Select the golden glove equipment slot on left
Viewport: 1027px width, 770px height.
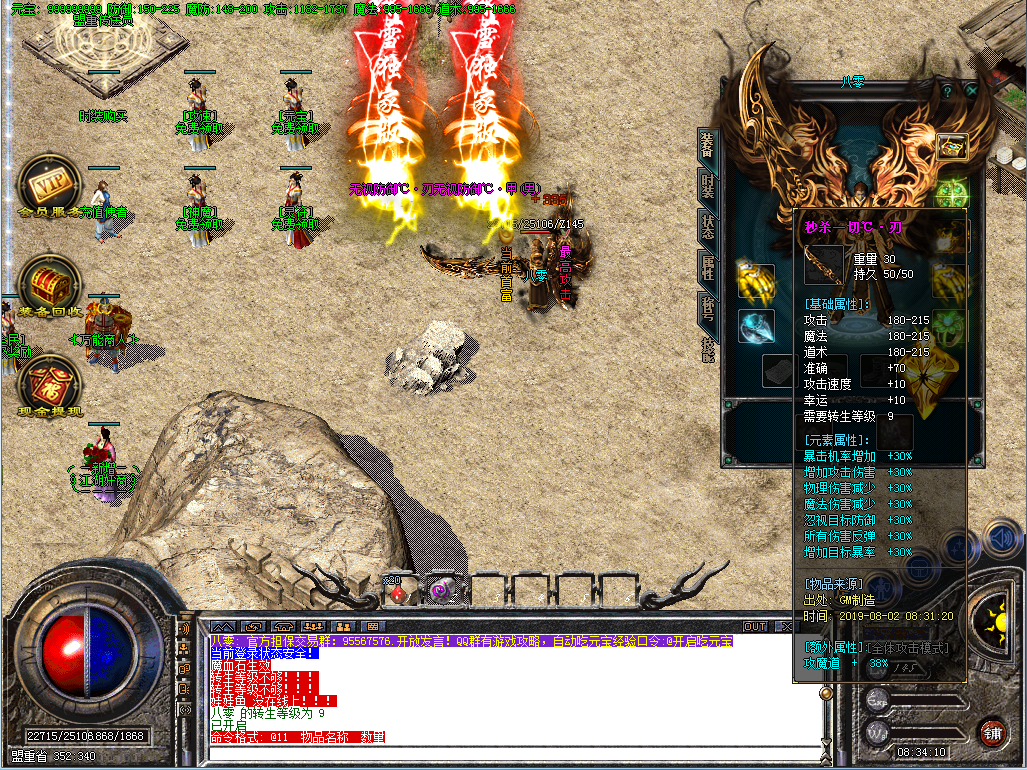pyautogui.click(x=756, y=281)
